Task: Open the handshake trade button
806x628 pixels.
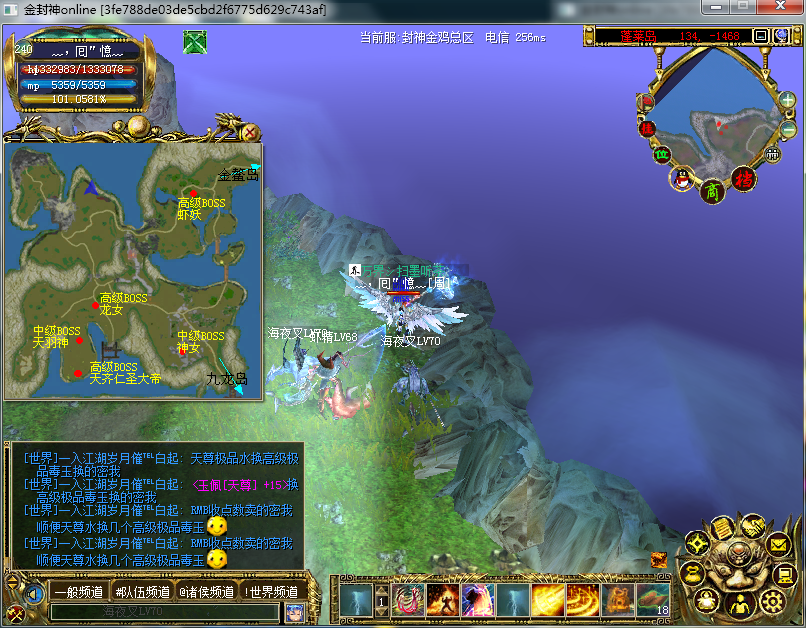Action: (751, 526)
